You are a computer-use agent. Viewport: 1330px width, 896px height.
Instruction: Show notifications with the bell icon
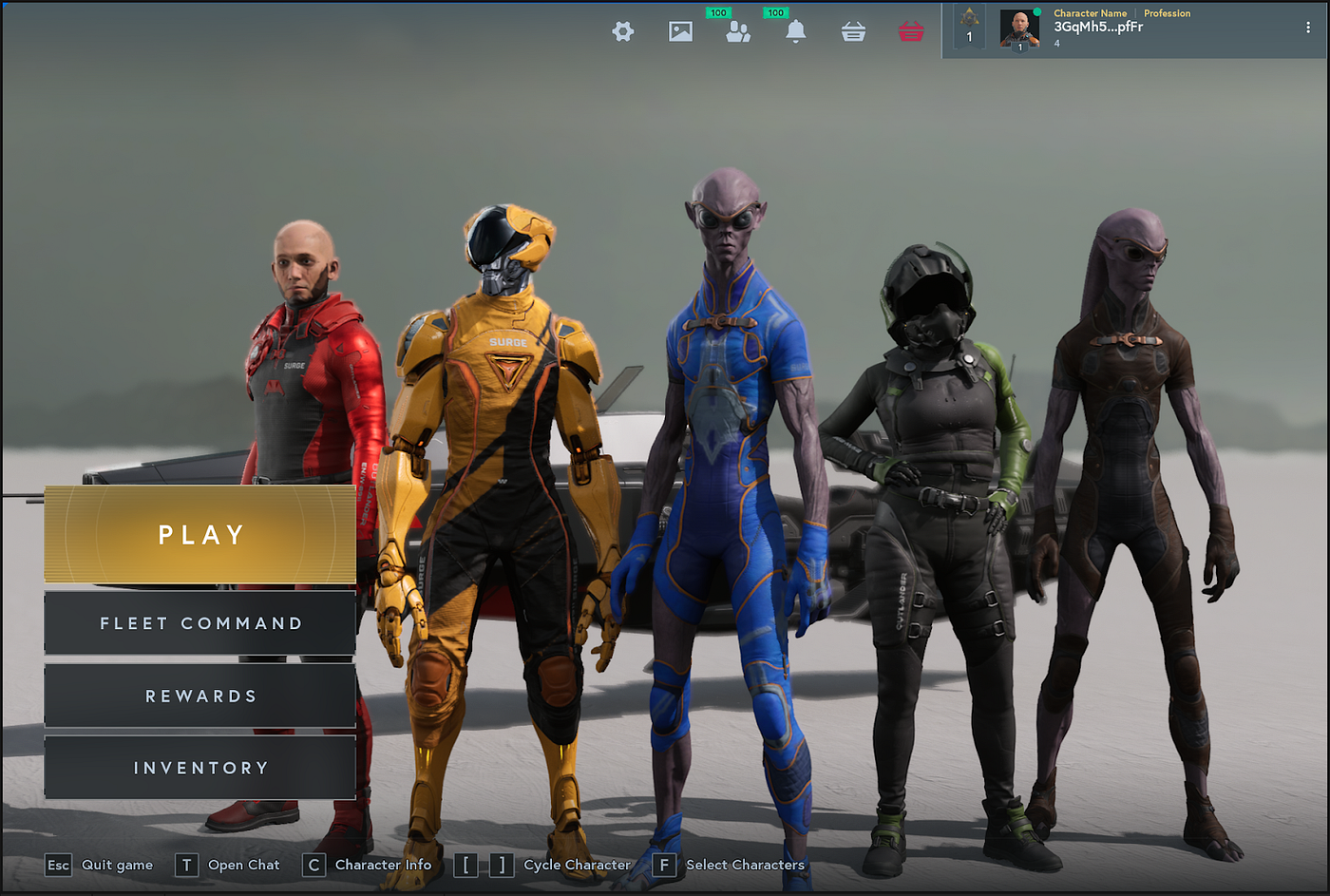[796, 31]
